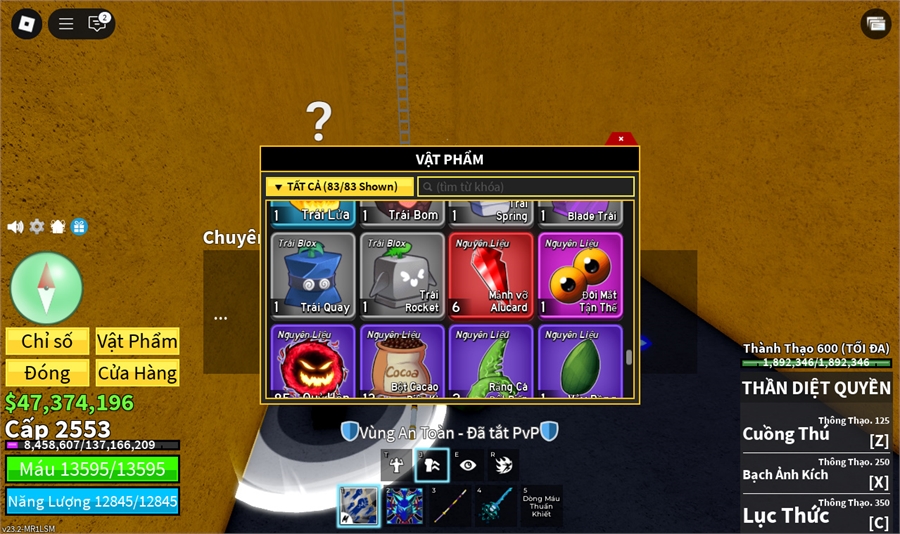Toggle the sound speaker icon
900x534 pixels.
15,227
